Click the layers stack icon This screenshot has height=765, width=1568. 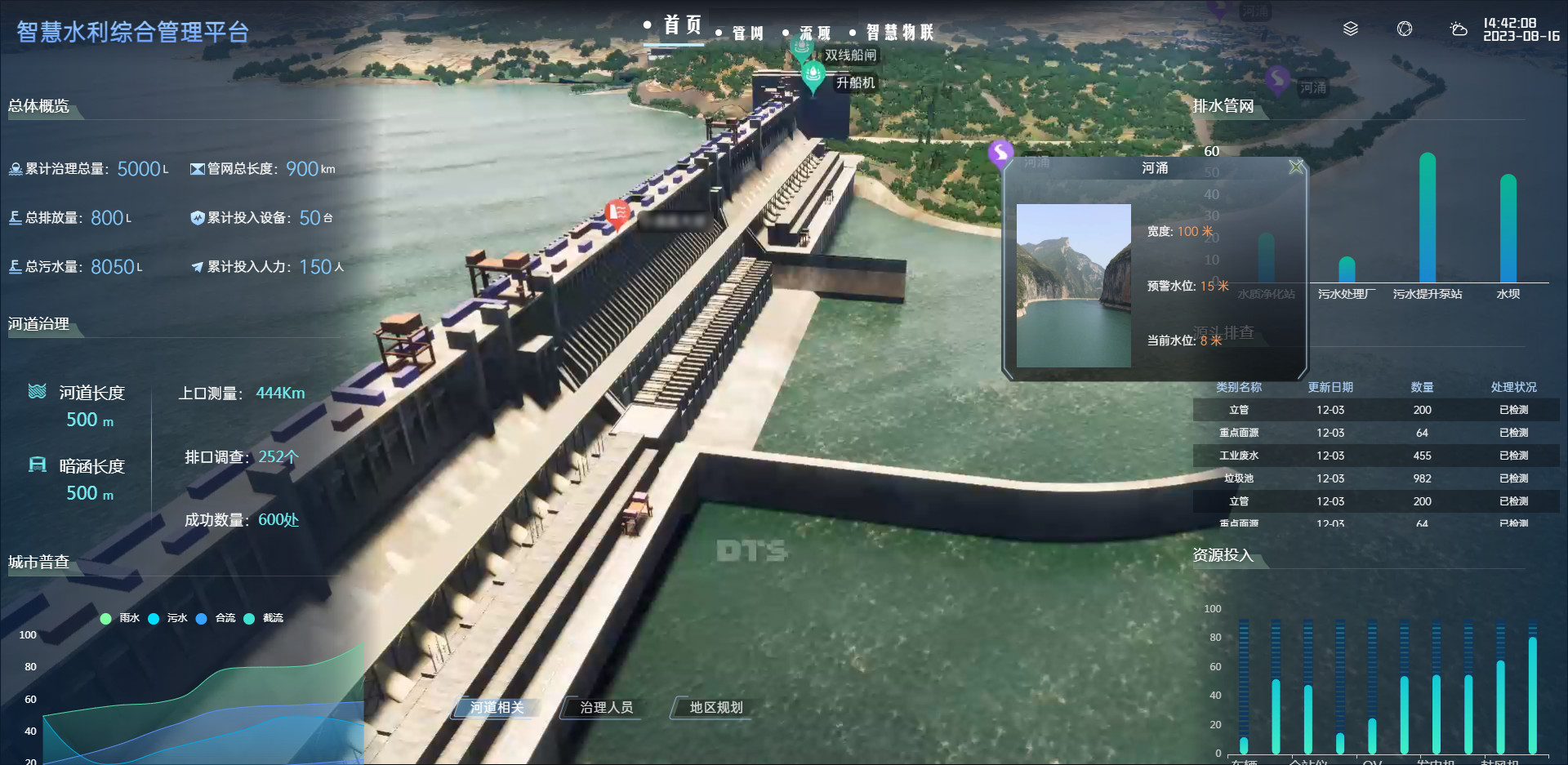click(1351, 29)
